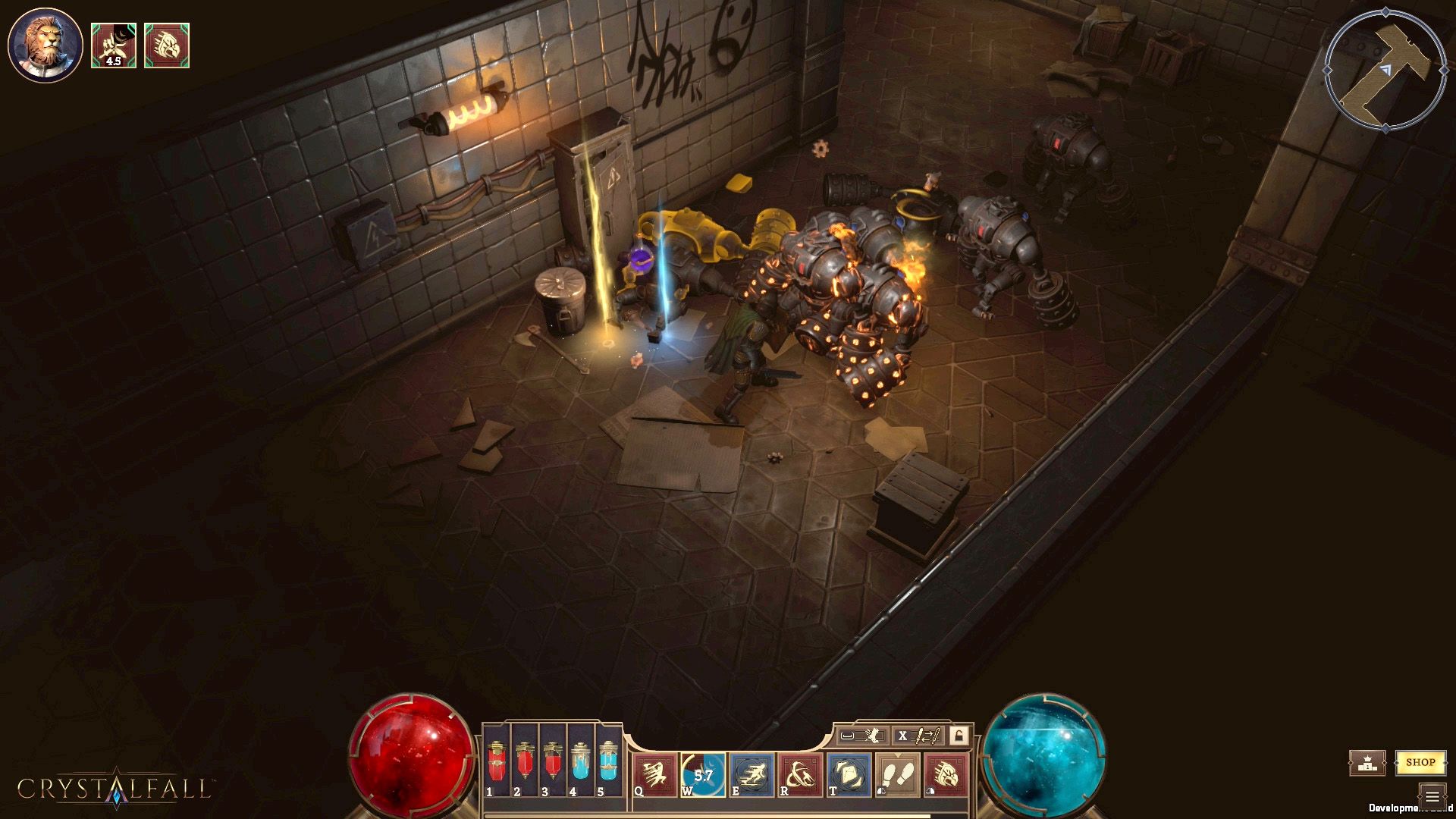Screen dimensions: 1456x819
Task: Drink the blue mana potion in slot 5
Action: click(x=608, y=761)
